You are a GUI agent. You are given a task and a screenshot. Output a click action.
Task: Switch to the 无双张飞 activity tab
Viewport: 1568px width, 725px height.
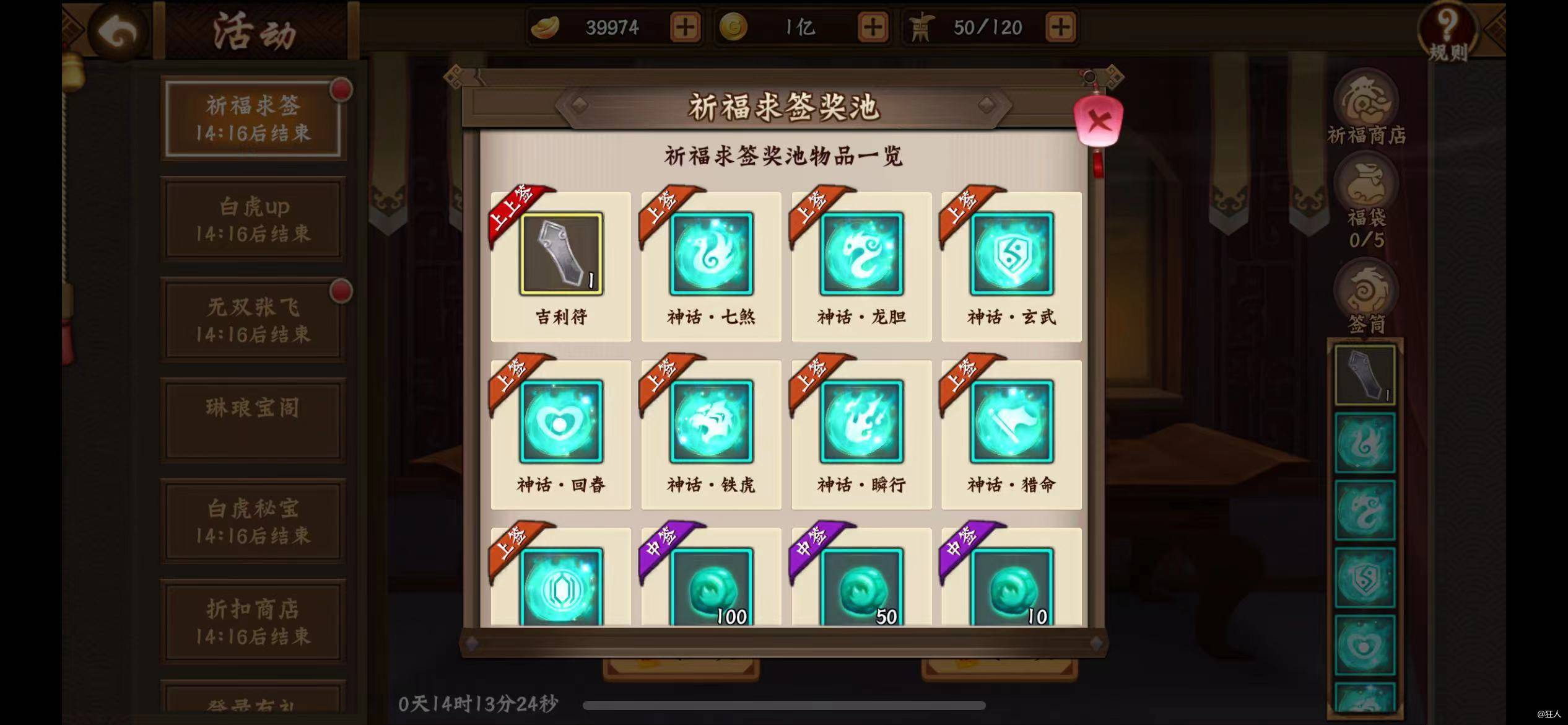254,319
